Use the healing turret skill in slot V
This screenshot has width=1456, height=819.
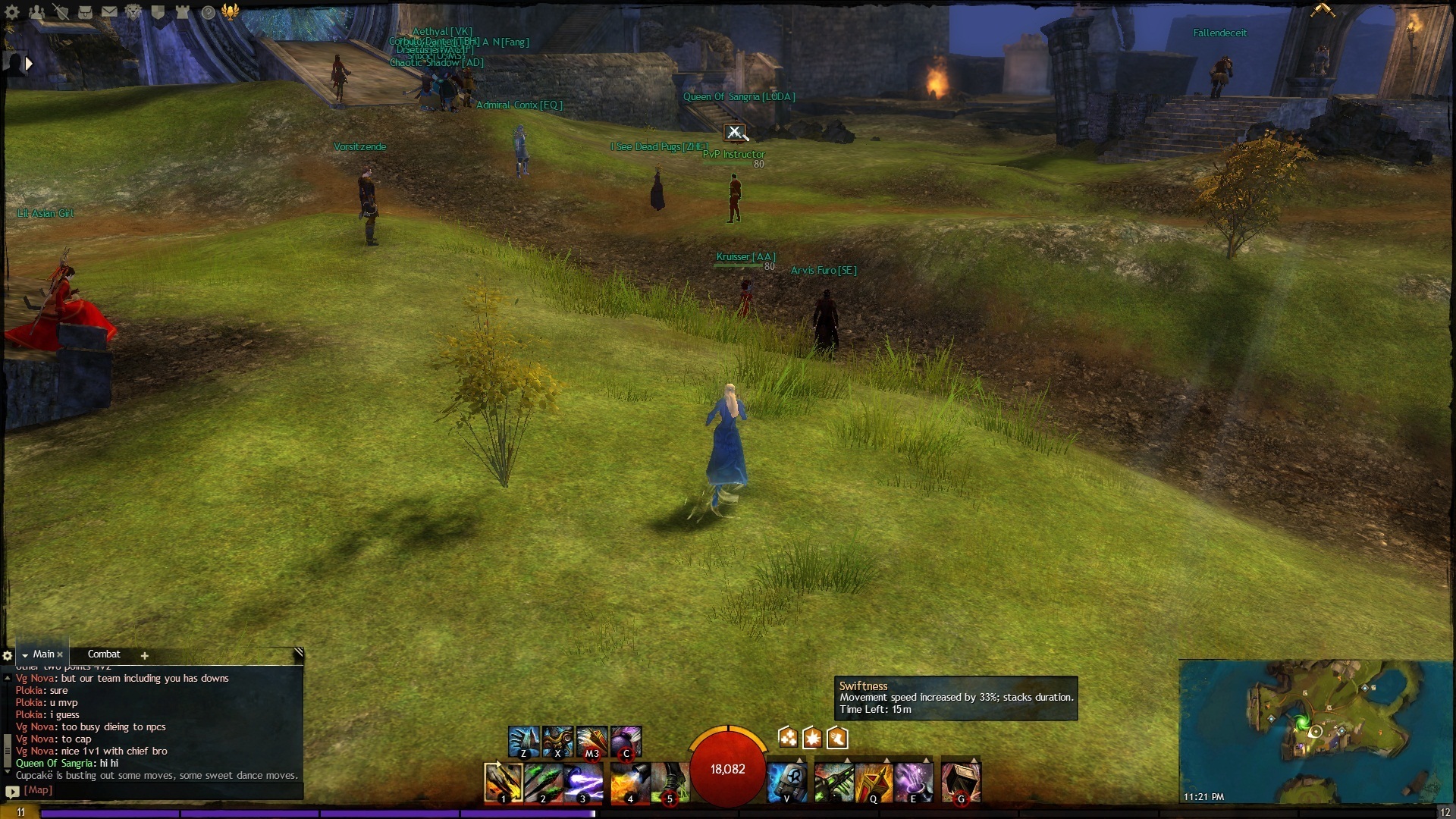(x=786, y=783)
